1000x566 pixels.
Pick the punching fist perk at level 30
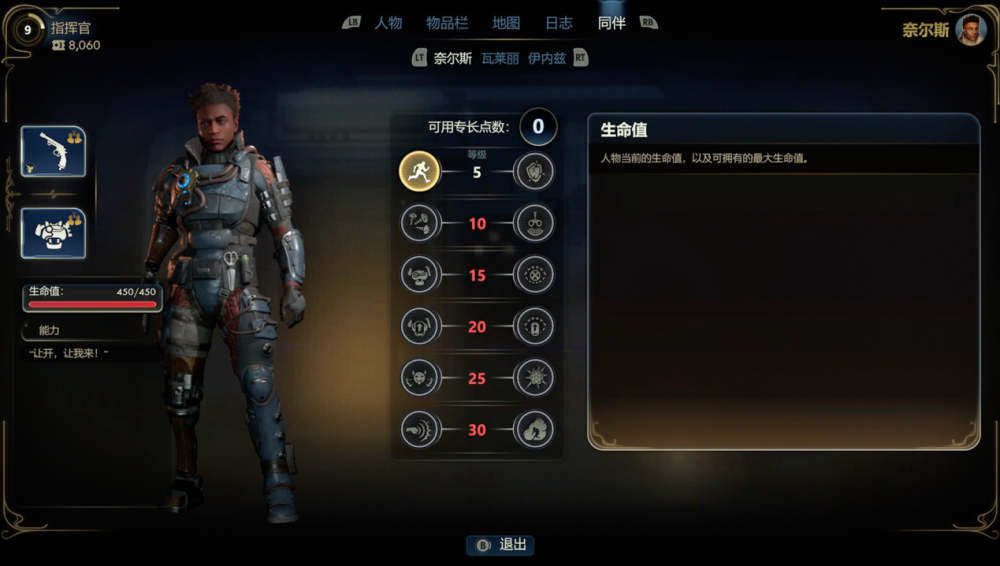420,430
